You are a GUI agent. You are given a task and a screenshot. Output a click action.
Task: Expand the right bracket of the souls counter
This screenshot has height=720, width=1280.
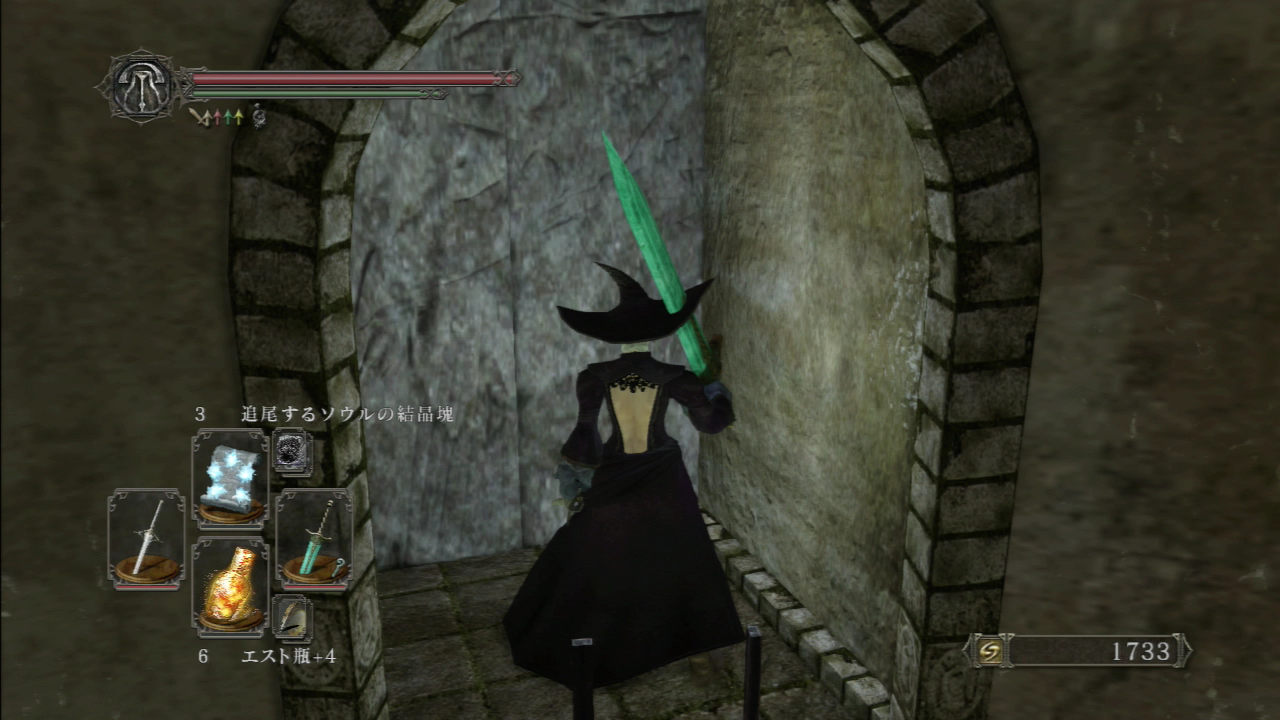1184,650
